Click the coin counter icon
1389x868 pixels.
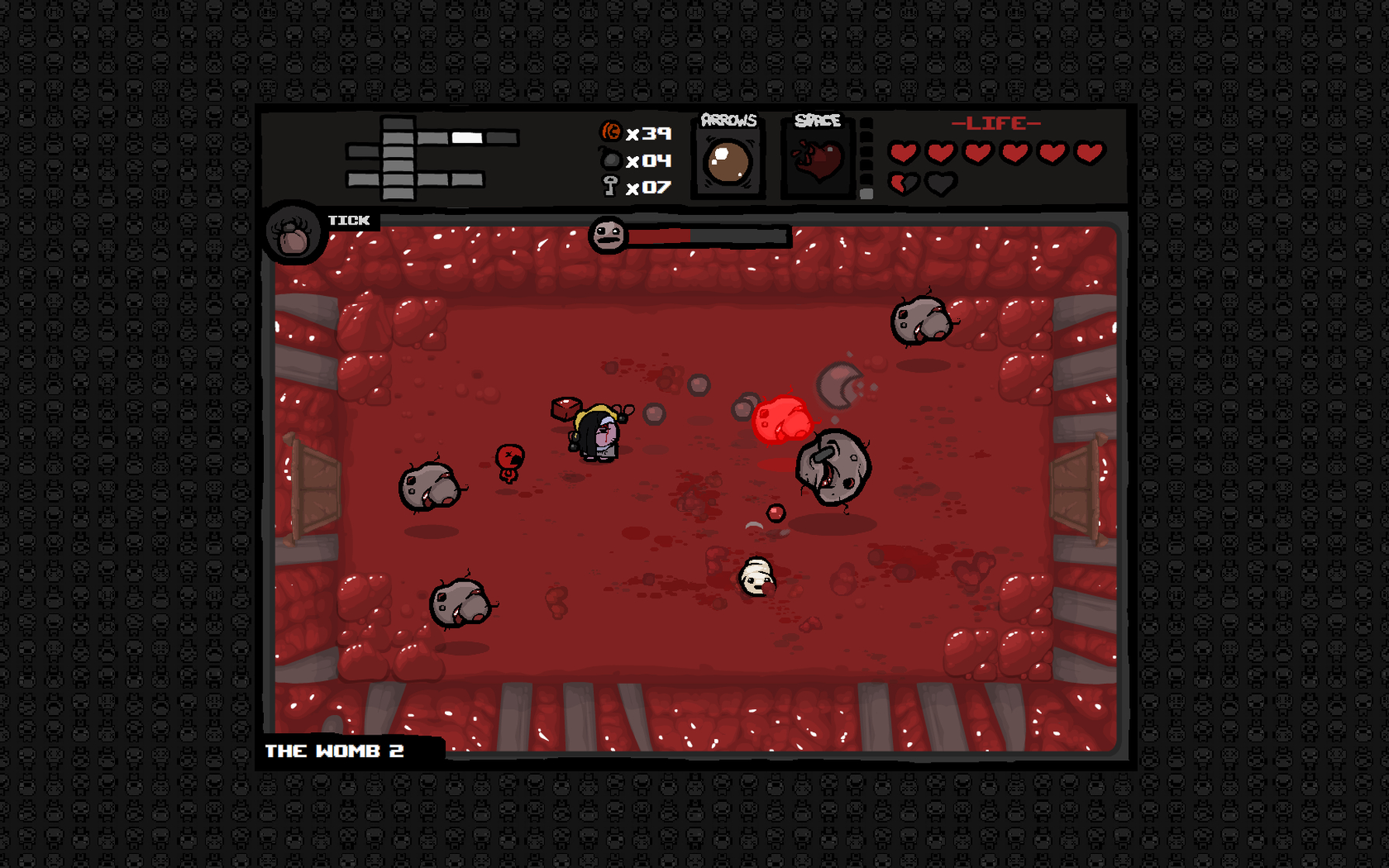(x=611, y=134)
